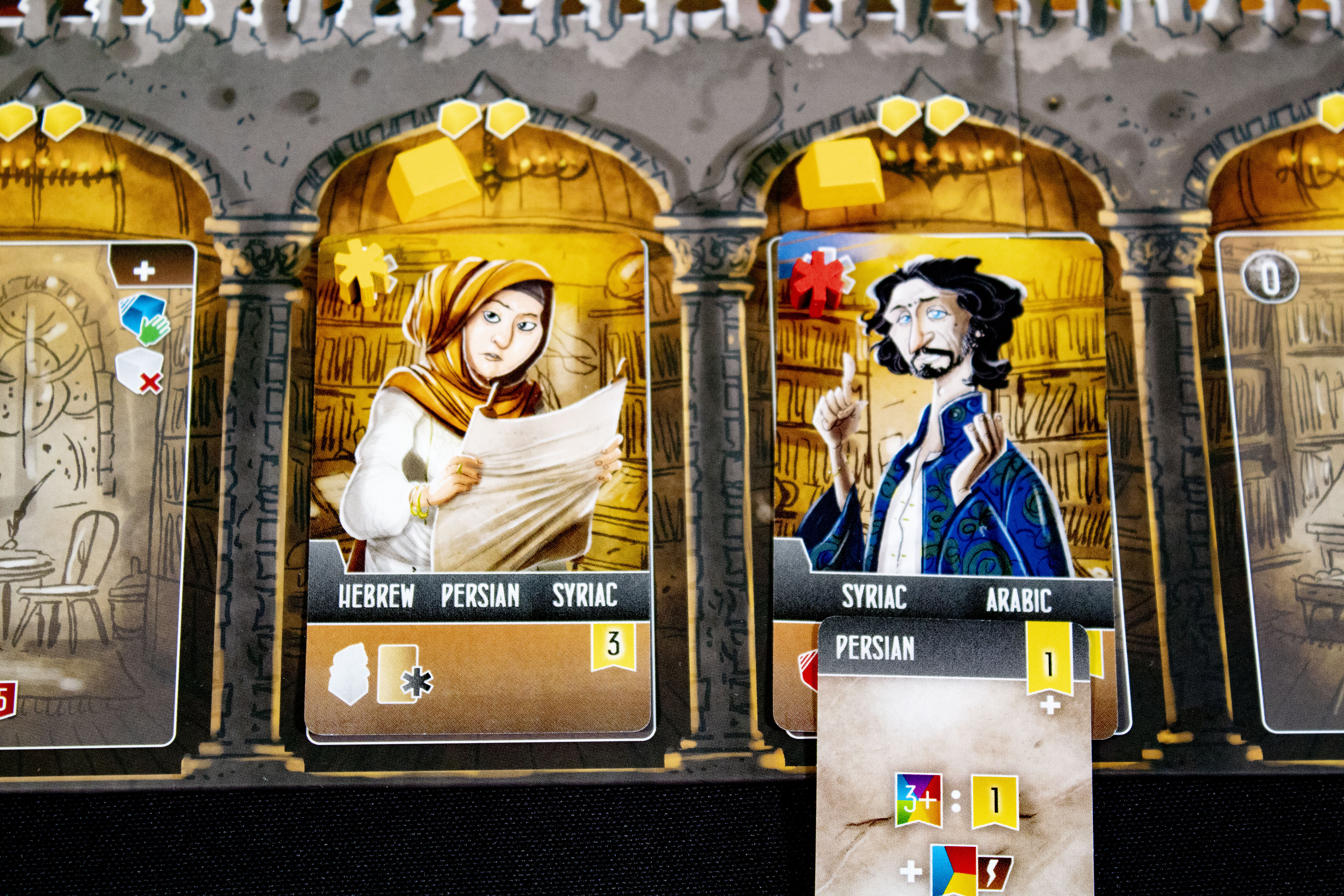Choose the sepia card with blue cube icon
1344x896 pixels.
point(92,492)
